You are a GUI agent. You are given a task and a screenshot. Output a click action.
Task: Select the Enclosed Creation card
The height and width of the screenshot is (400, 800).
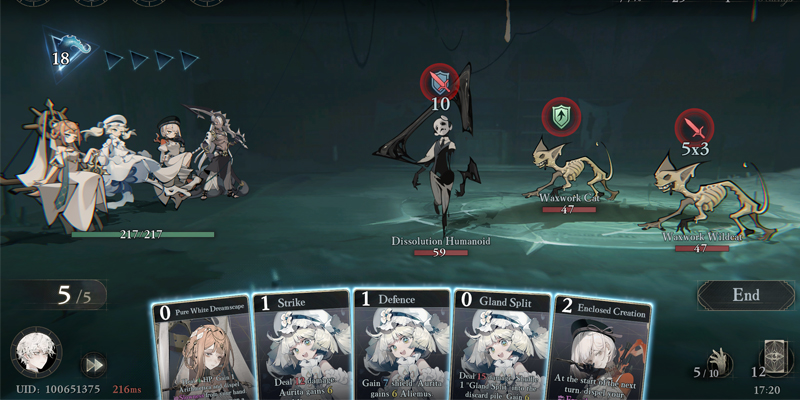click(600, 350)
